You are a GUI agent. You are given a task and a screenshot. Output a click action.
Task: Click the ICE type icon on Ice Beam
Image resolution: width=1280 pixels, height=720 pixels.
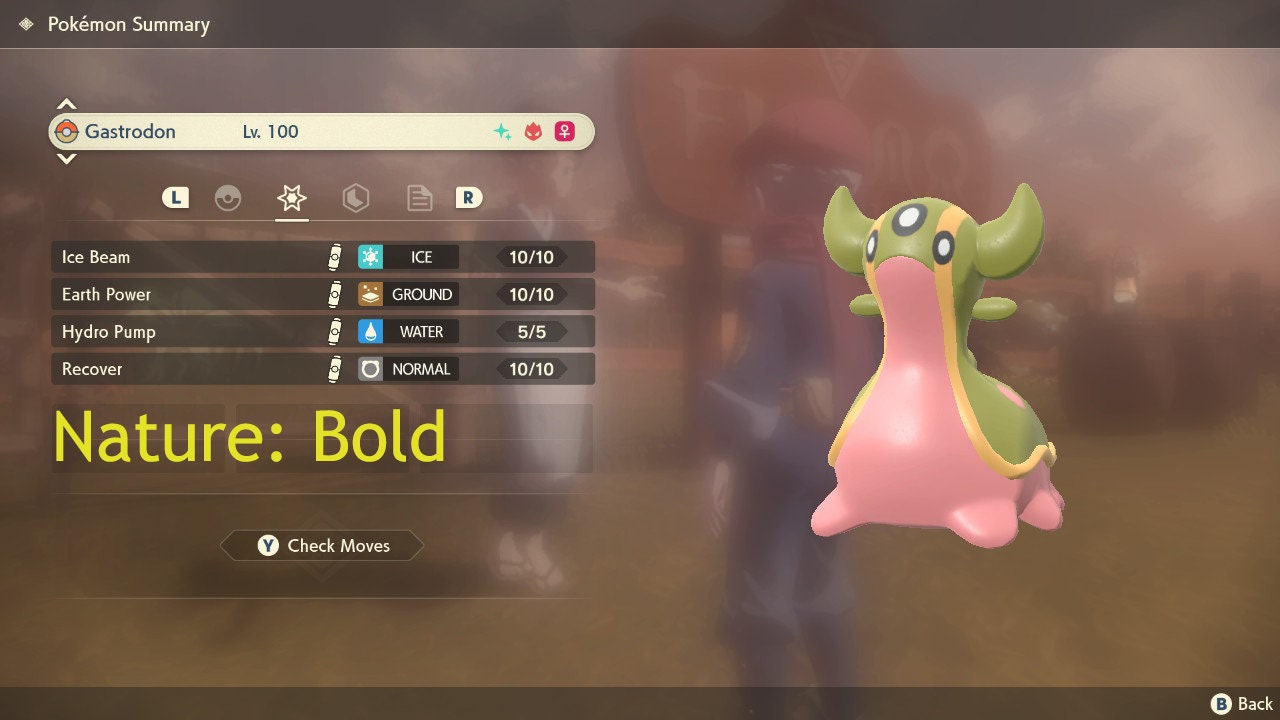370,257
